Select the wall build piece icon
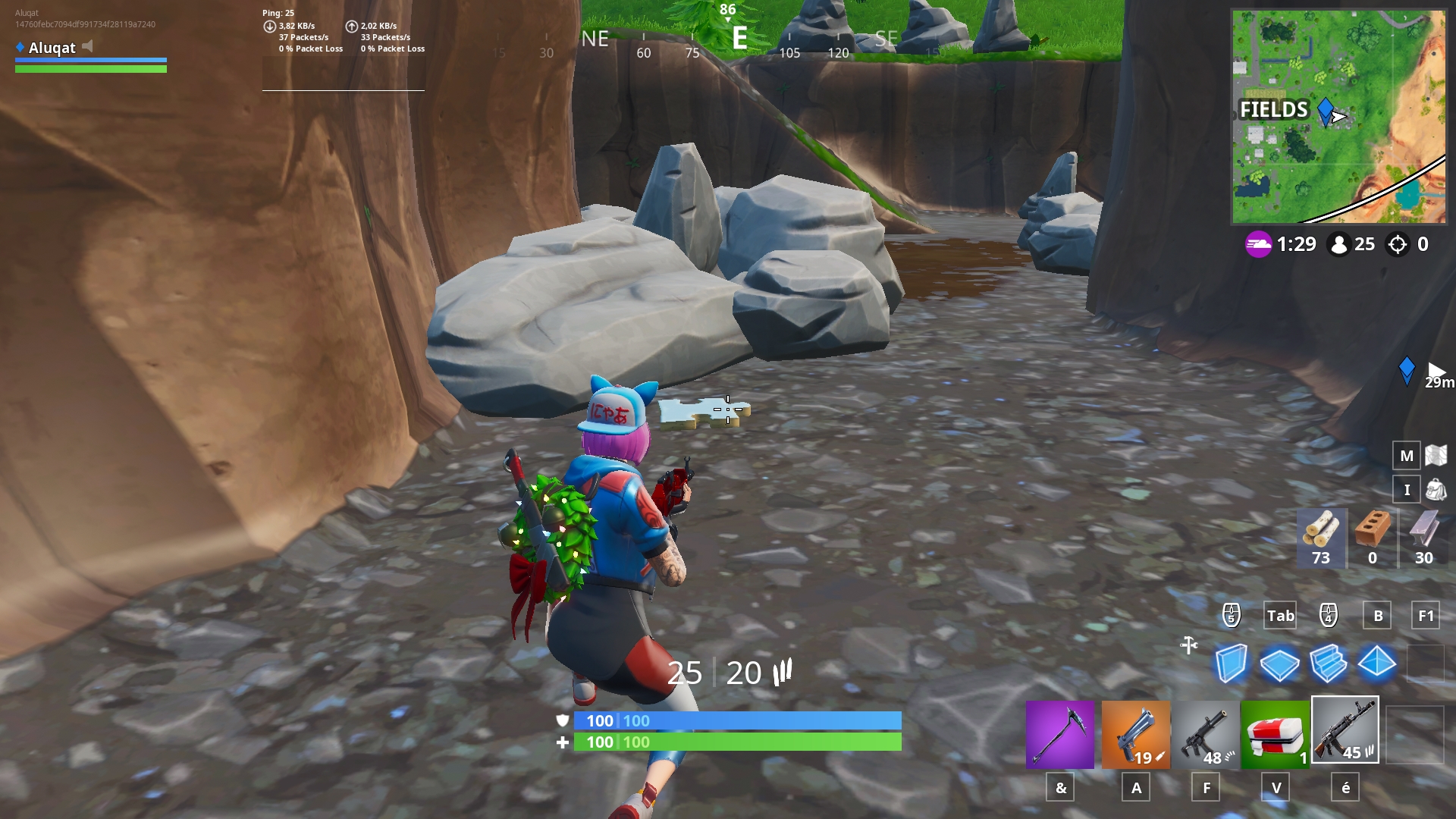This screenshot has height=819, width=1456. 1232,664
